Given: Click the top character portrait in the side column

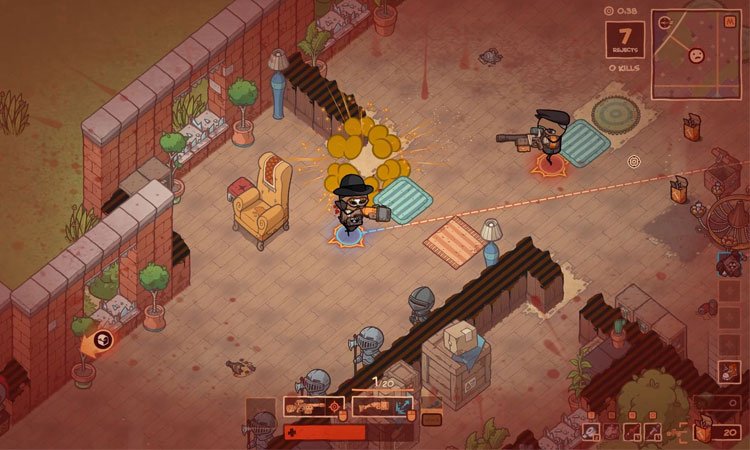Looking at the screenshot, I should point(727,265).
